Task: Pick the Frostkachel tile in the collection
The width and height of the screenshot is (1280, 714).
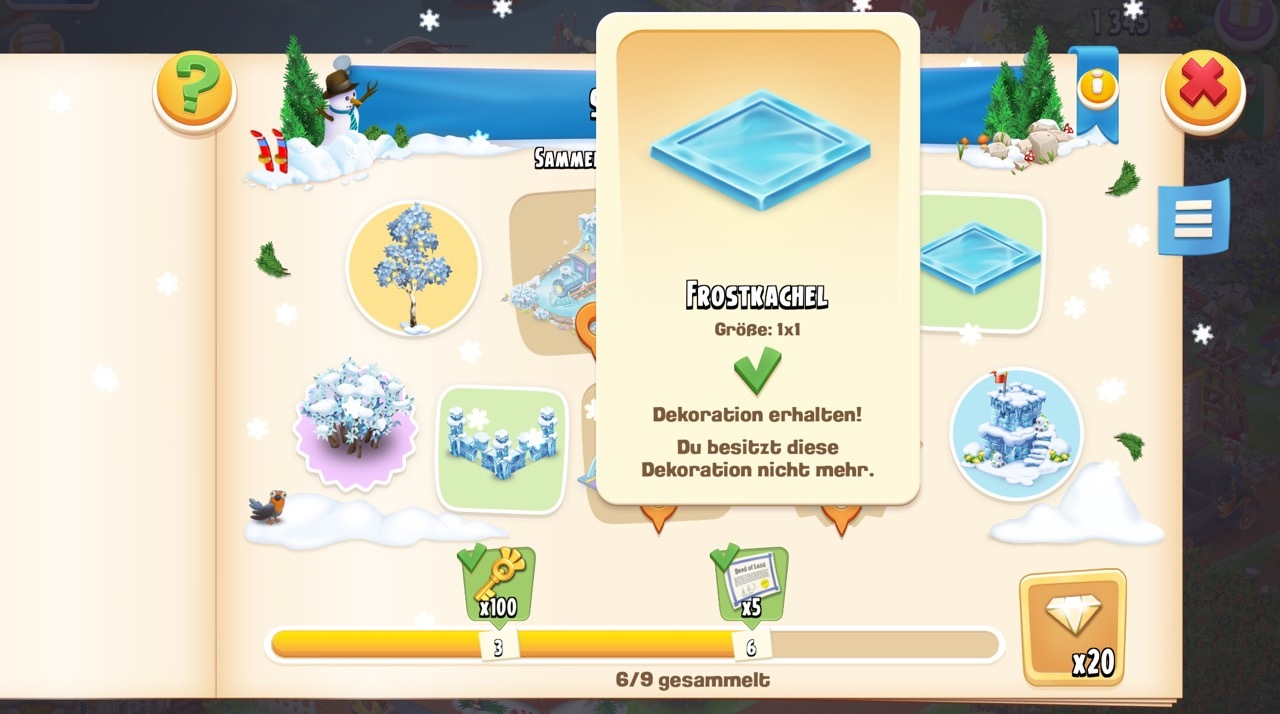Action: tap(979, 260)
